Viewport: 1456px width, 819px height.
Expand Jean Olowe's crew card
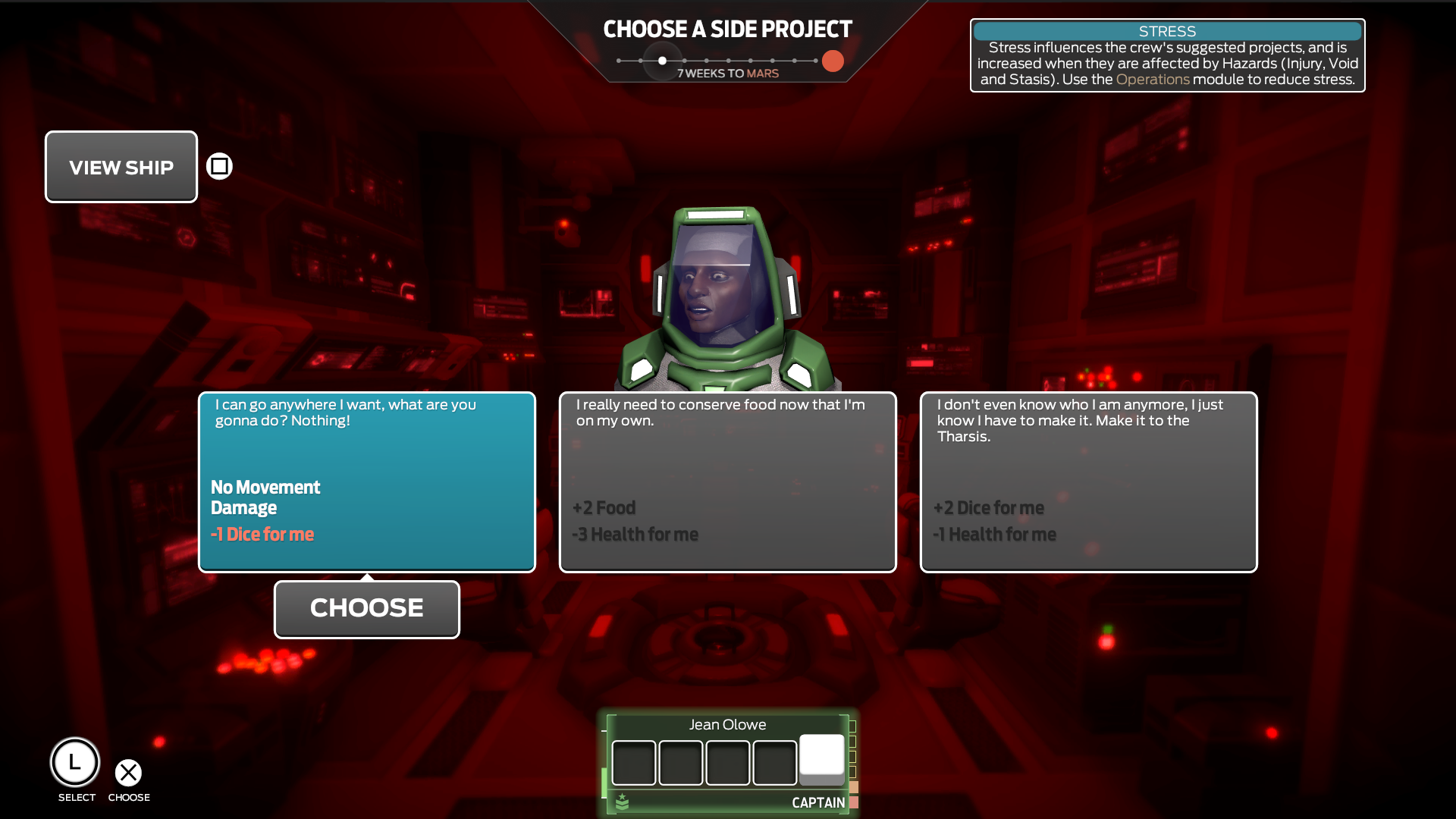[x=727, y=724]
